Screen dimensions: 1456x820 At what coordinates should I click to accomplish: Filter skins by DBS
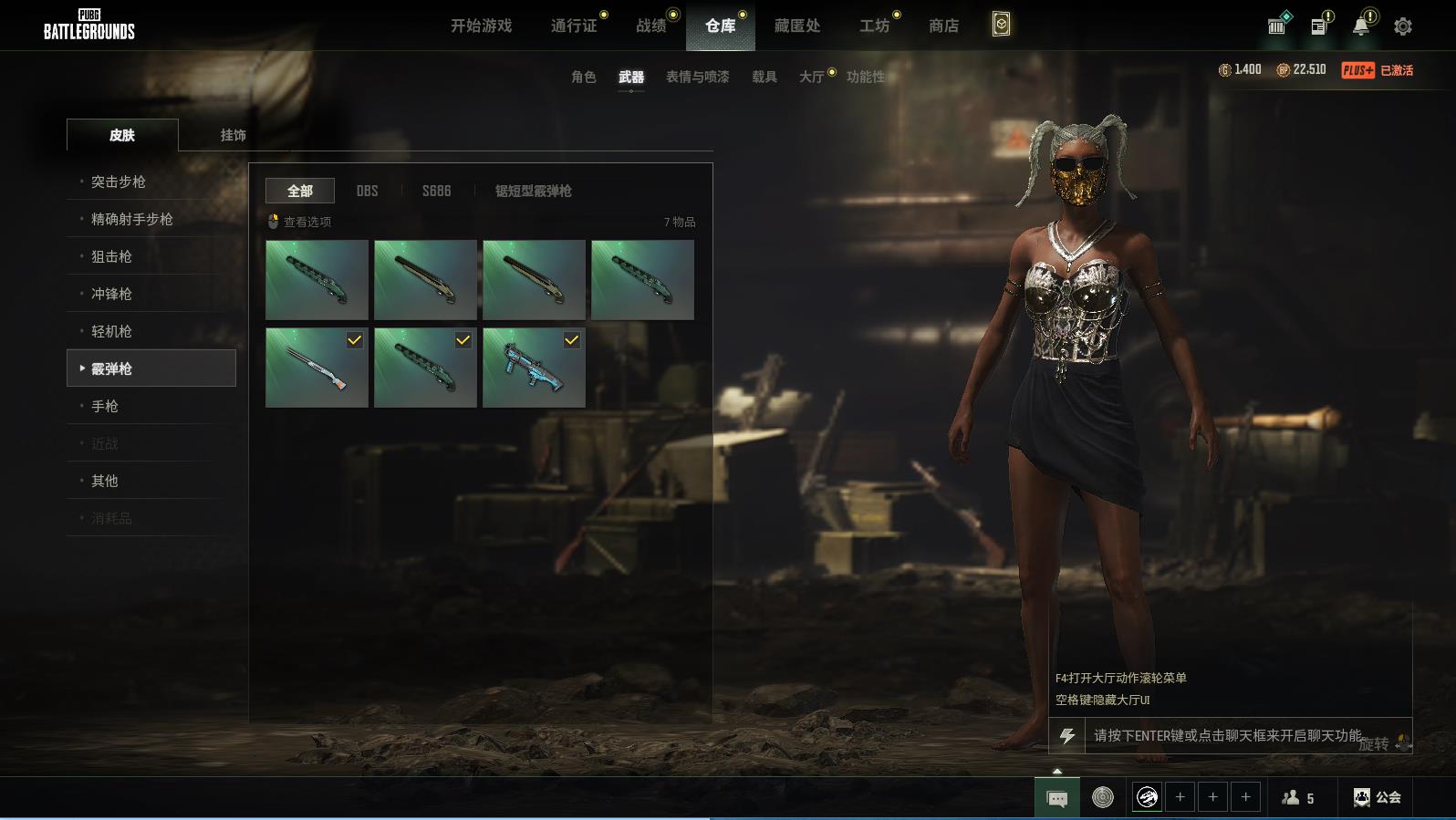point(367,191)
